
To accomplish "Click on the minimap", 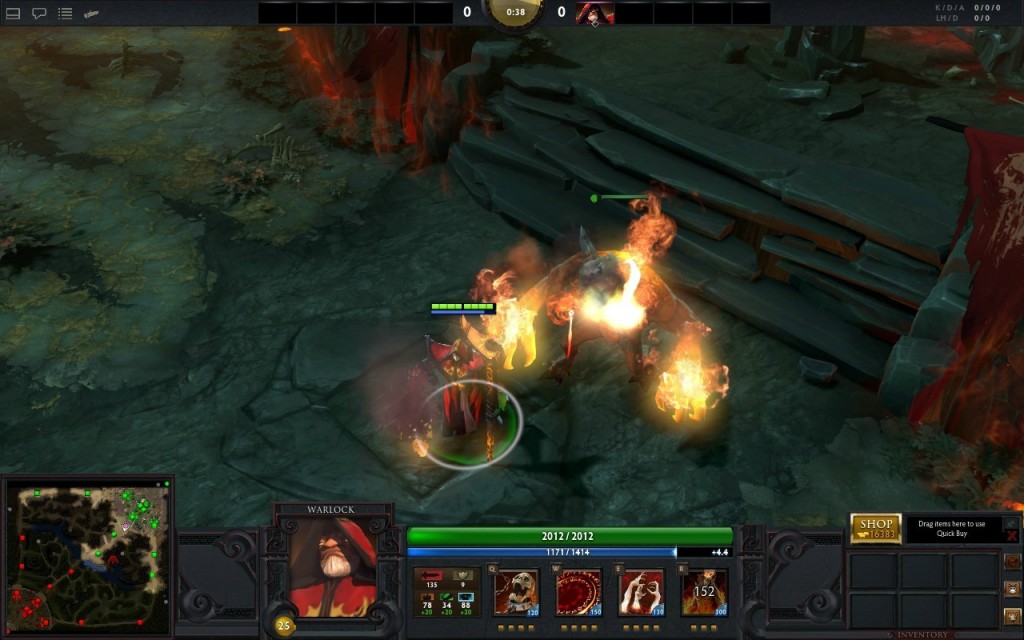I will [x=88, y=557].
